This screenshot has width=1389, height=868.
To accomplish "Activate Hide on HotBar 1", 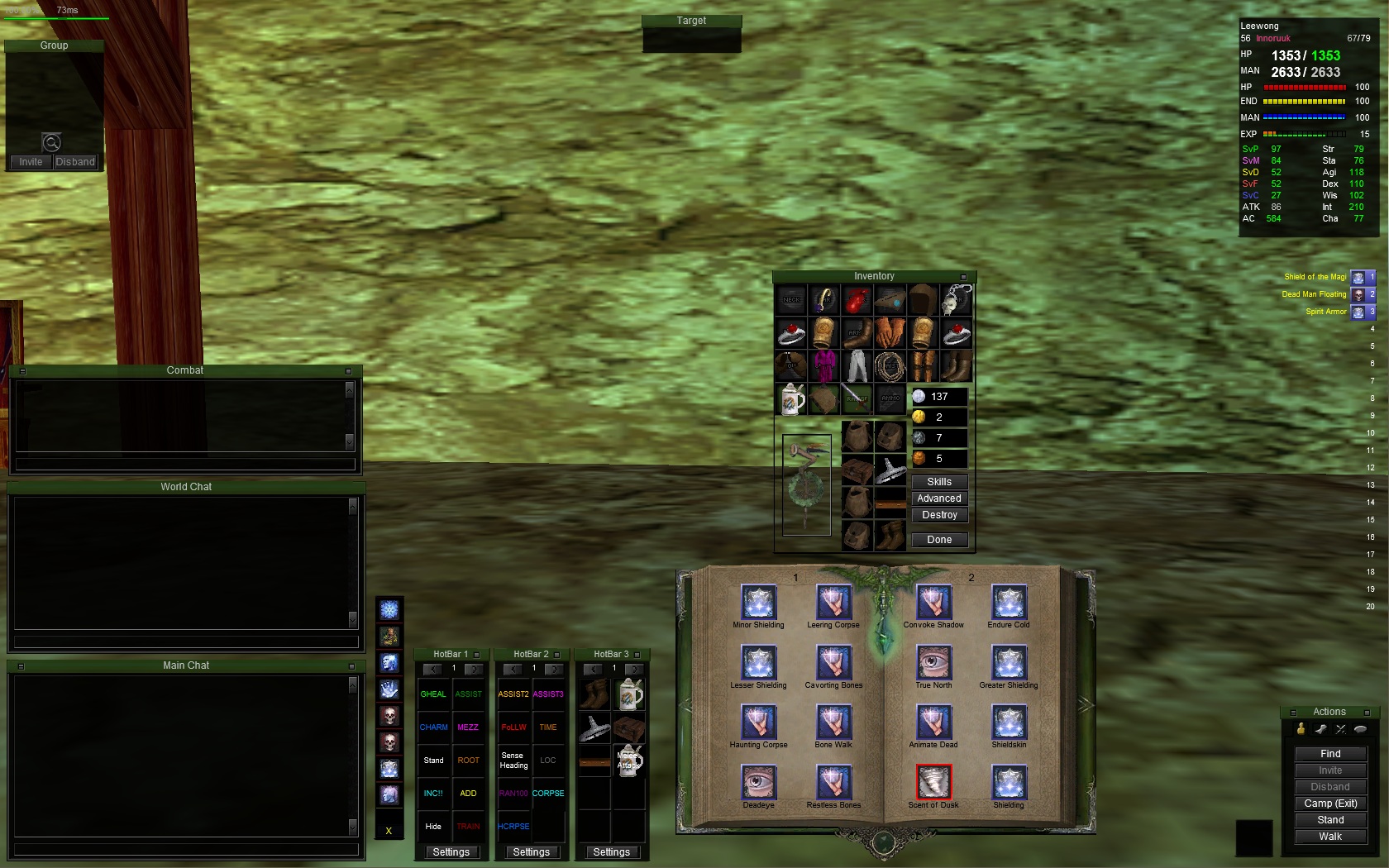I will 433,826.
